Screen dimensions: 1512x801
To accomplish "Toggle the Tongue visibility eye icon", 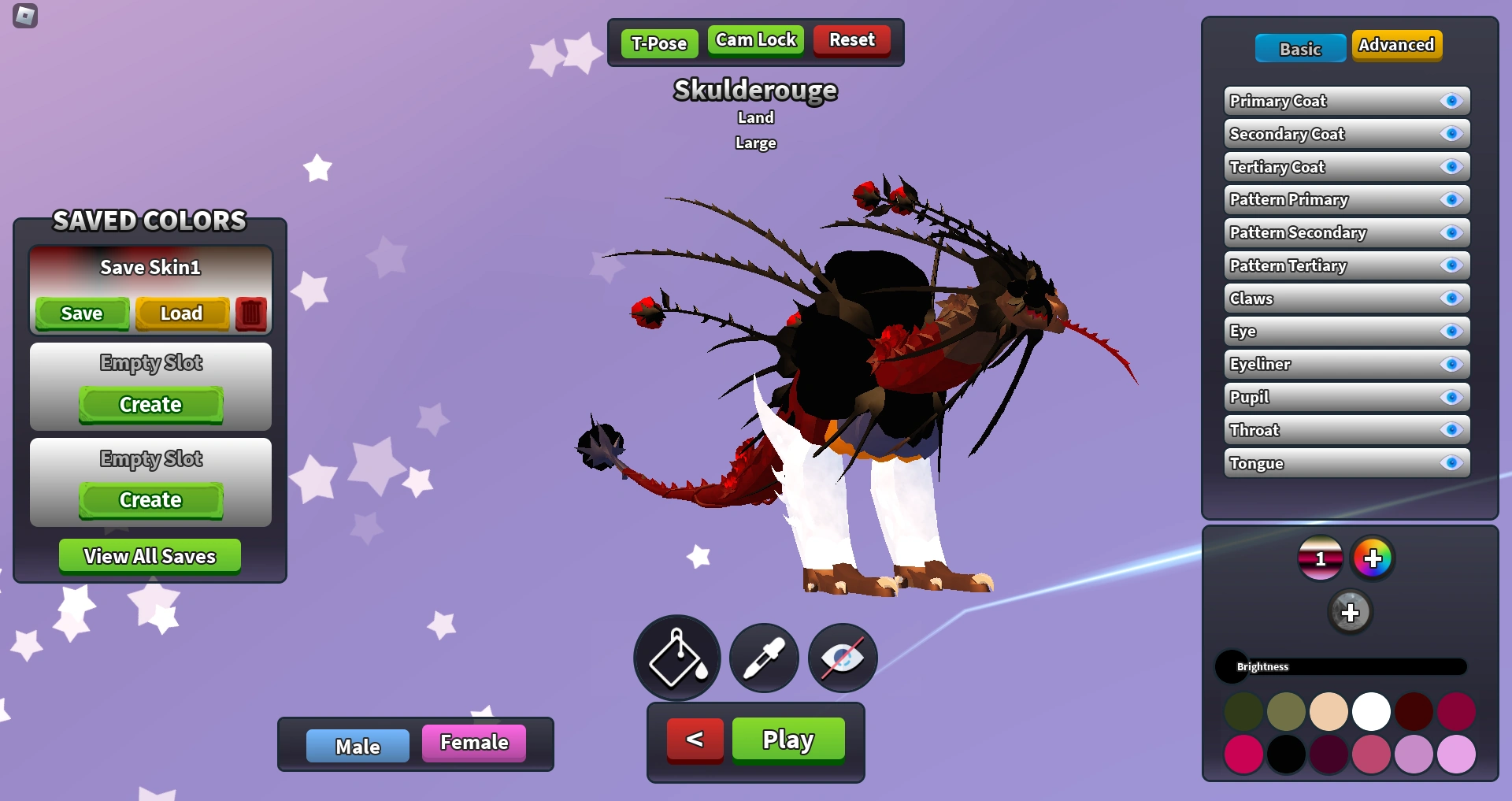I will (1451, 464).
